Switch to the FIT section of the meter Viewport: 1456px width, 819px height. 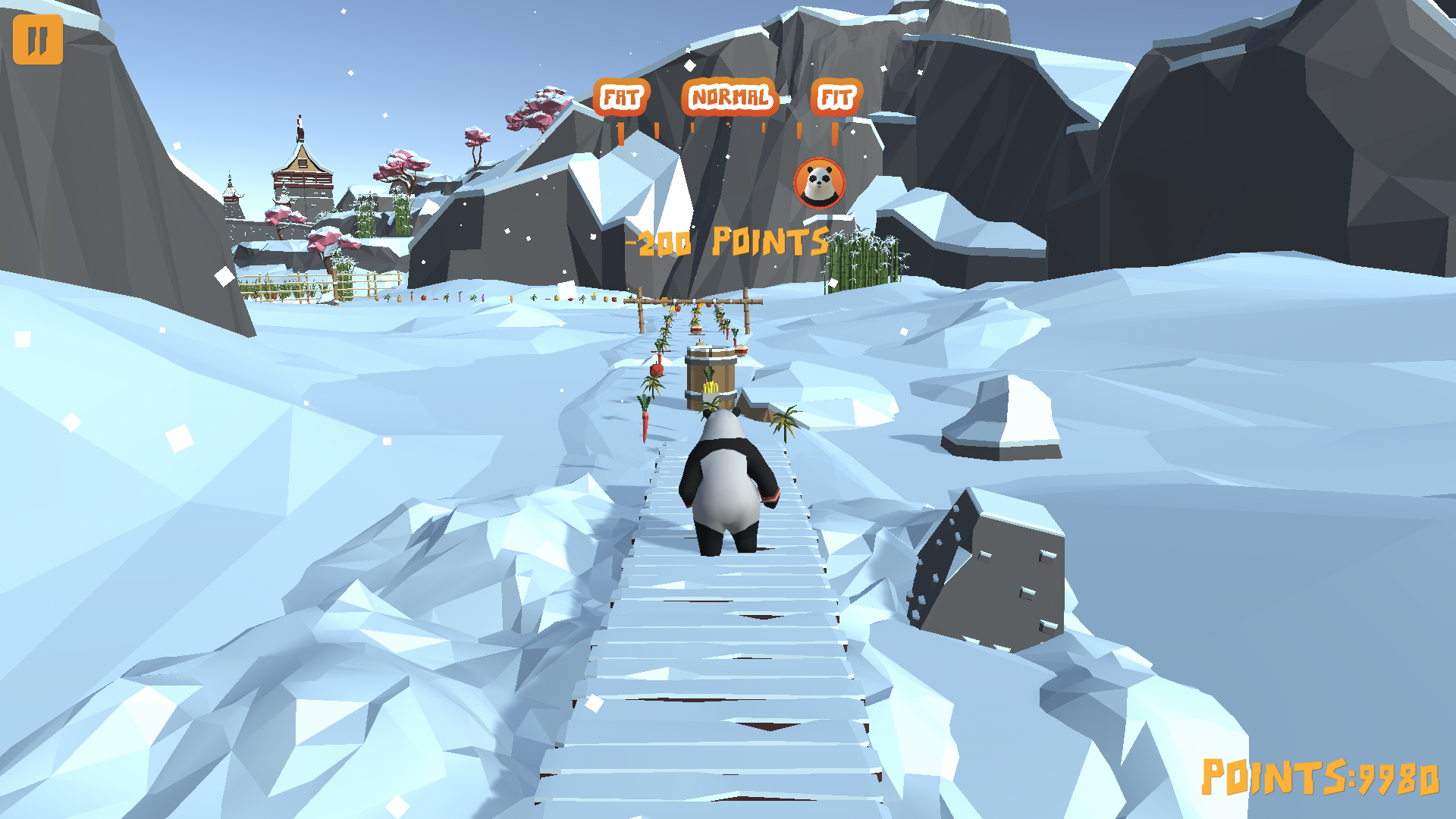coord(836,97)
